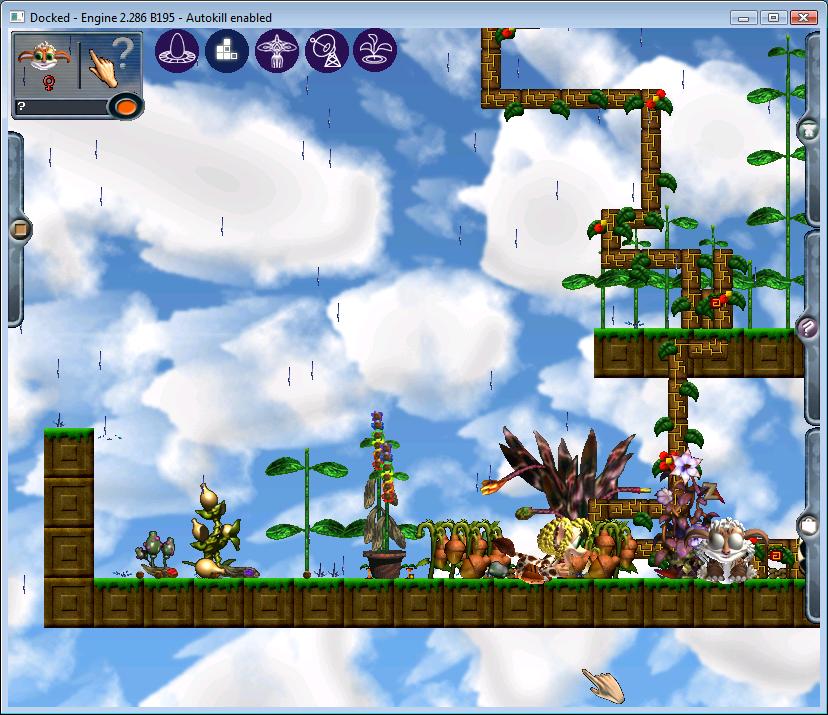This screenshot has width=828, height=715.
Task: Close the Docked game window
Action: 803,17
